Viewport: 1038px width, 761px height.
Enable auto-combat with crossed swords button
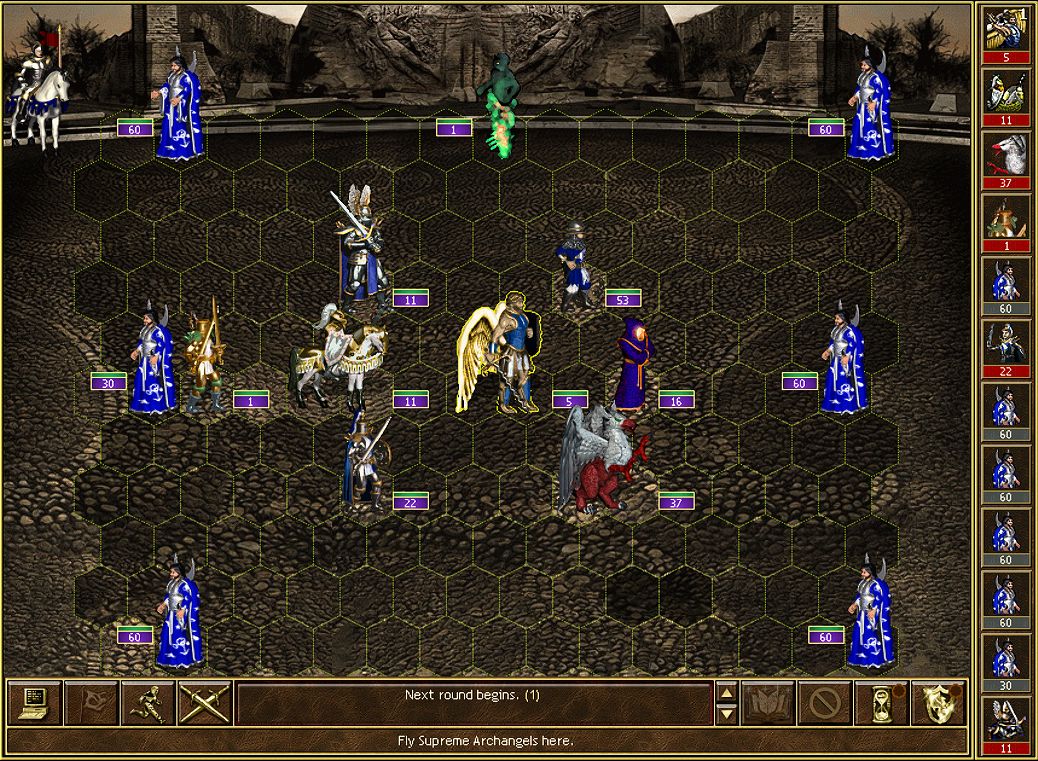point(205,703)
